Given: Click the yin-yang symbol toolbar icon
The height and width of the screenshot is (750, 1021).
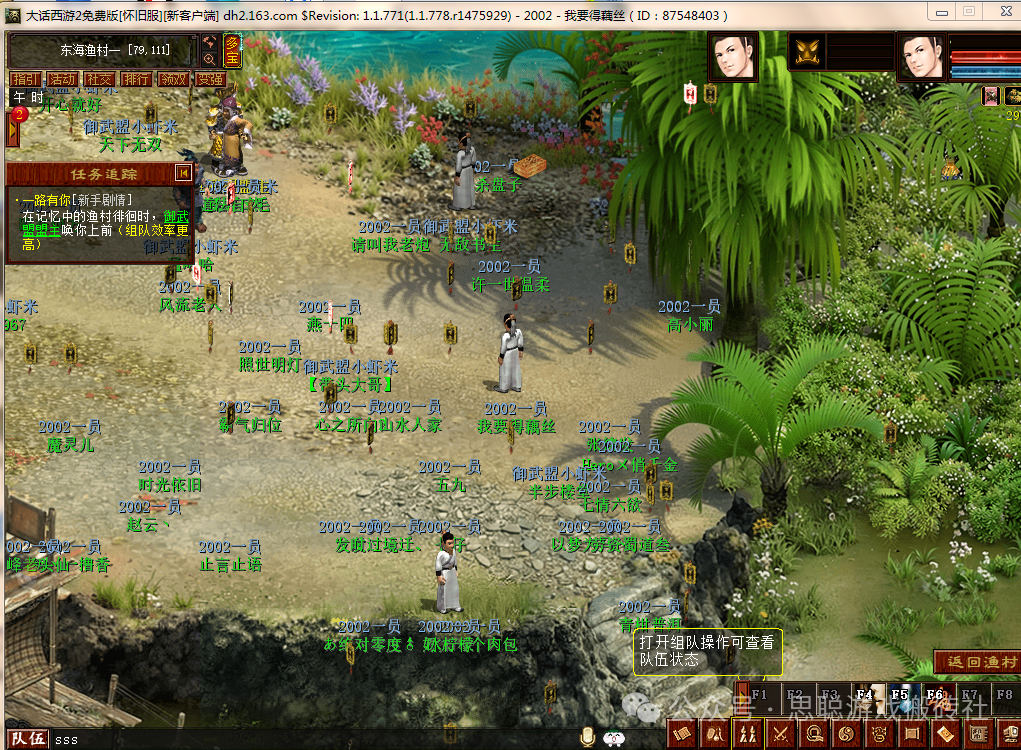Looking at the screenshot, I should tap(847, 735).
